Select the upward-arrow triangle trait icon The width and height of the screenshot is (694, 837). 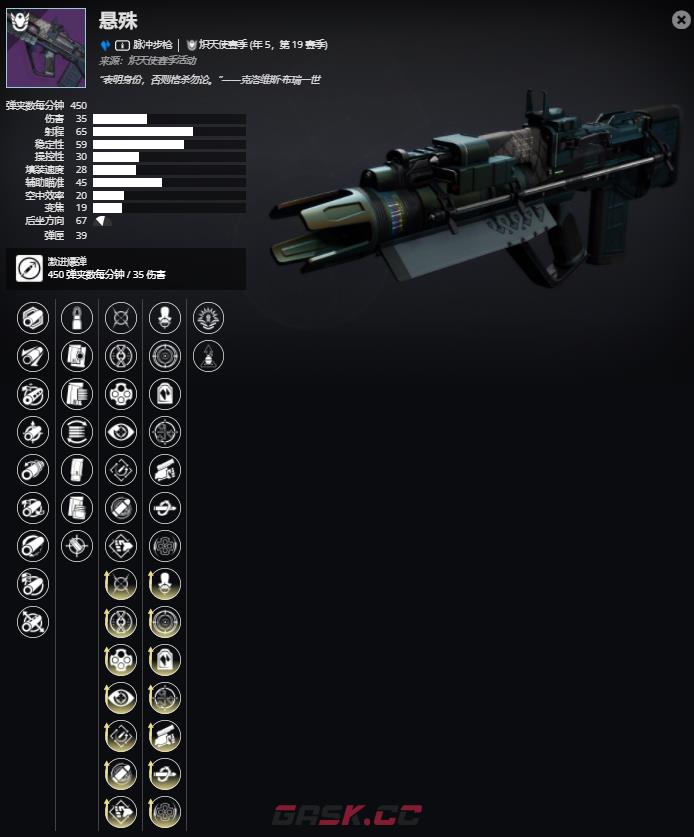(x=208, y=356)
